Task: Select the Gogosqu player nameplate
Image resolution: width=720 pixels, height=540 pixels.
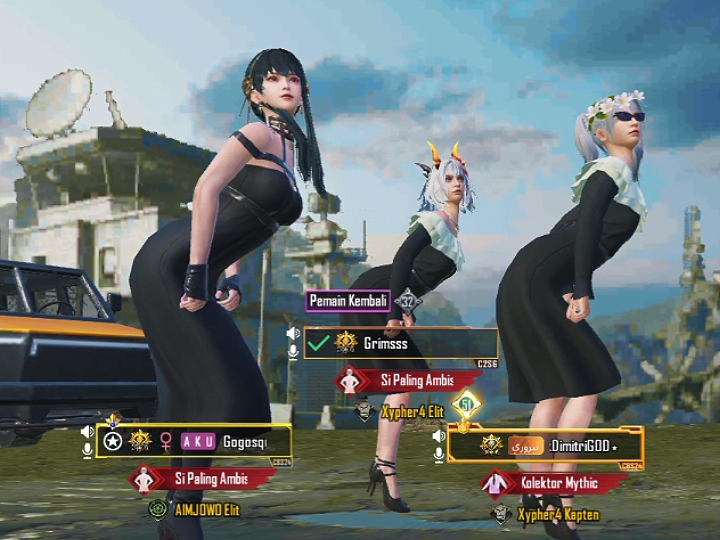Action: pyautogui.click(x=195, y=441)
